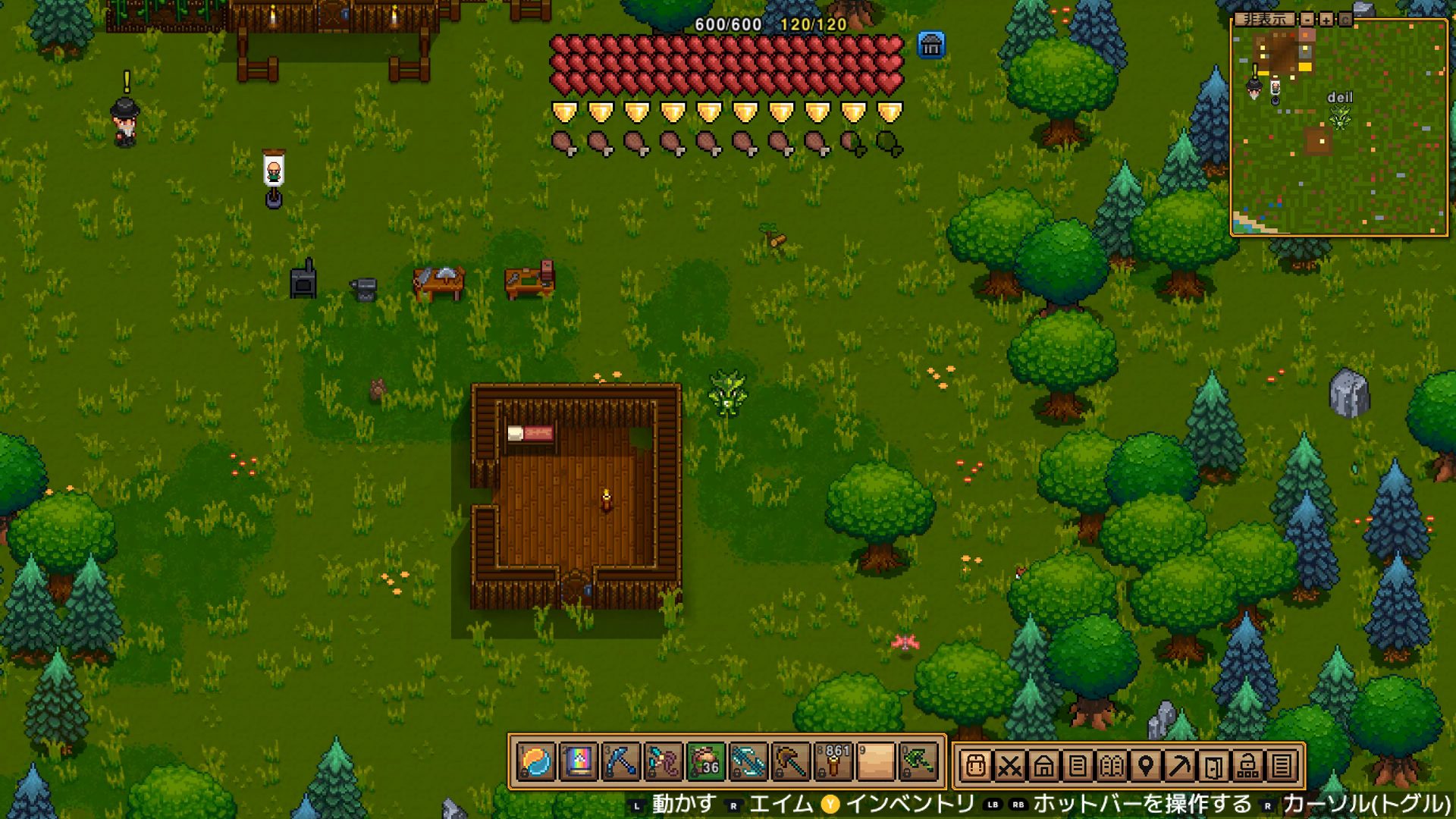The image size is (1456, 819).
Task: Select the fishing rod hotbar slot
Action: [663, 762]
